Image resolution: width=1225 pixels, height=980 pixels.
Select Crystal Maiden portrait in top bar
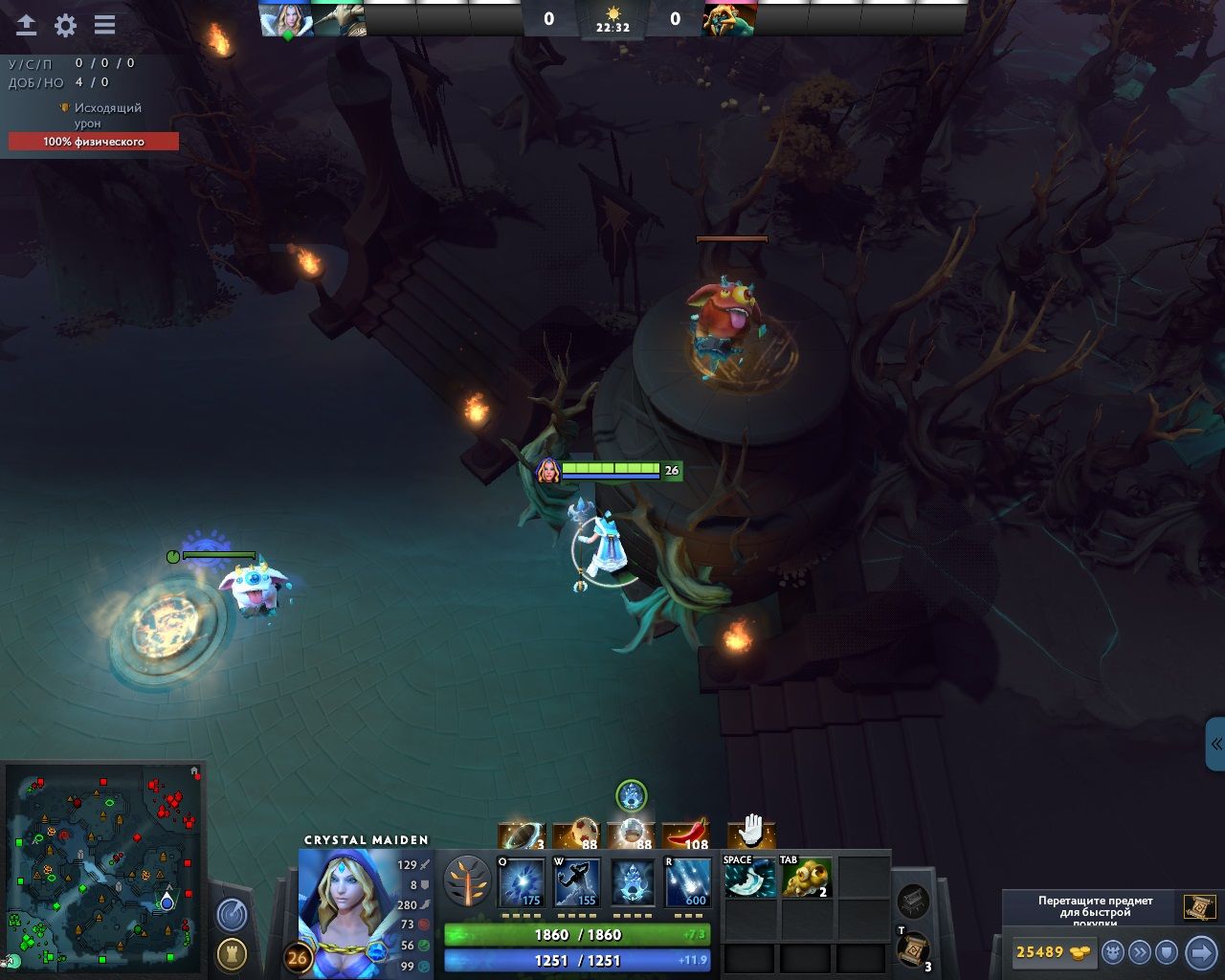coord(286,19)
